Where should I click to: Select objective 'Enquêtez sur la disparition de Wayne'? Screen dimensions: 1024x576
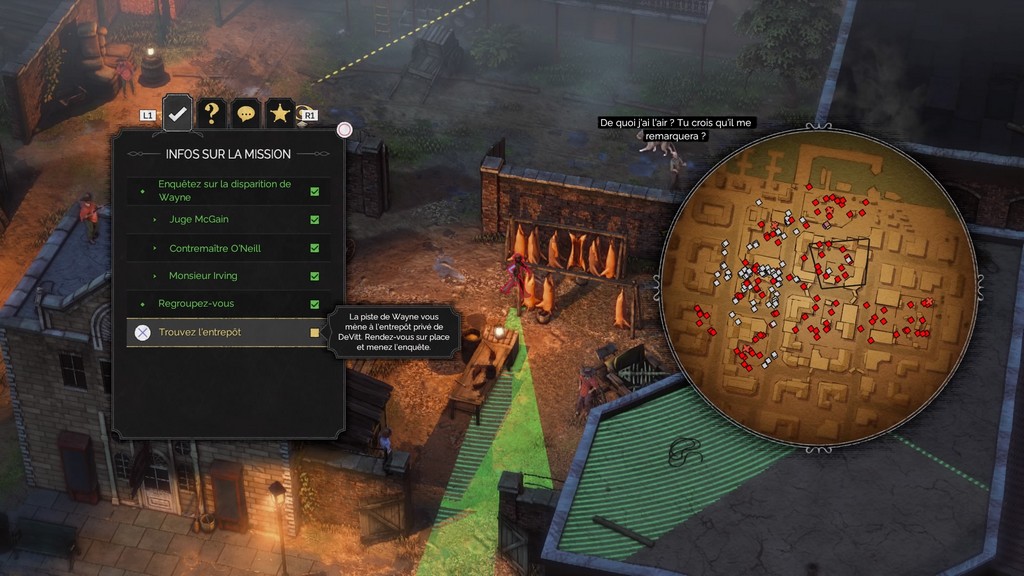click(x=228, y=190)
